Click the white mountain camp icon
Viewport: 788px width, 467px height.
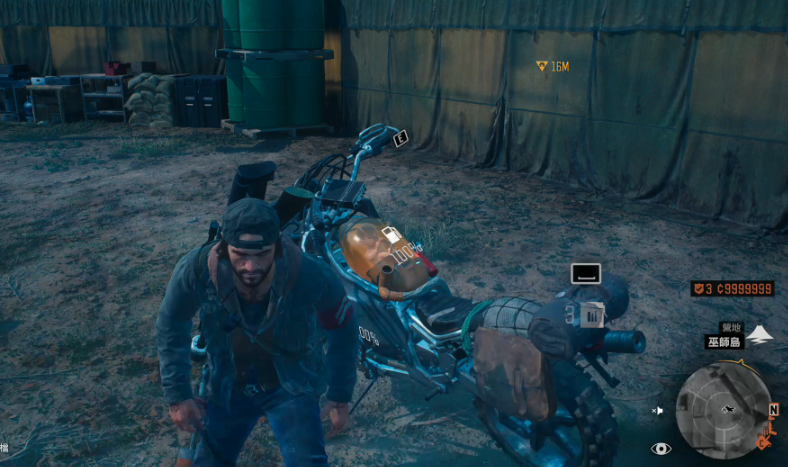(x=760, y=333)
